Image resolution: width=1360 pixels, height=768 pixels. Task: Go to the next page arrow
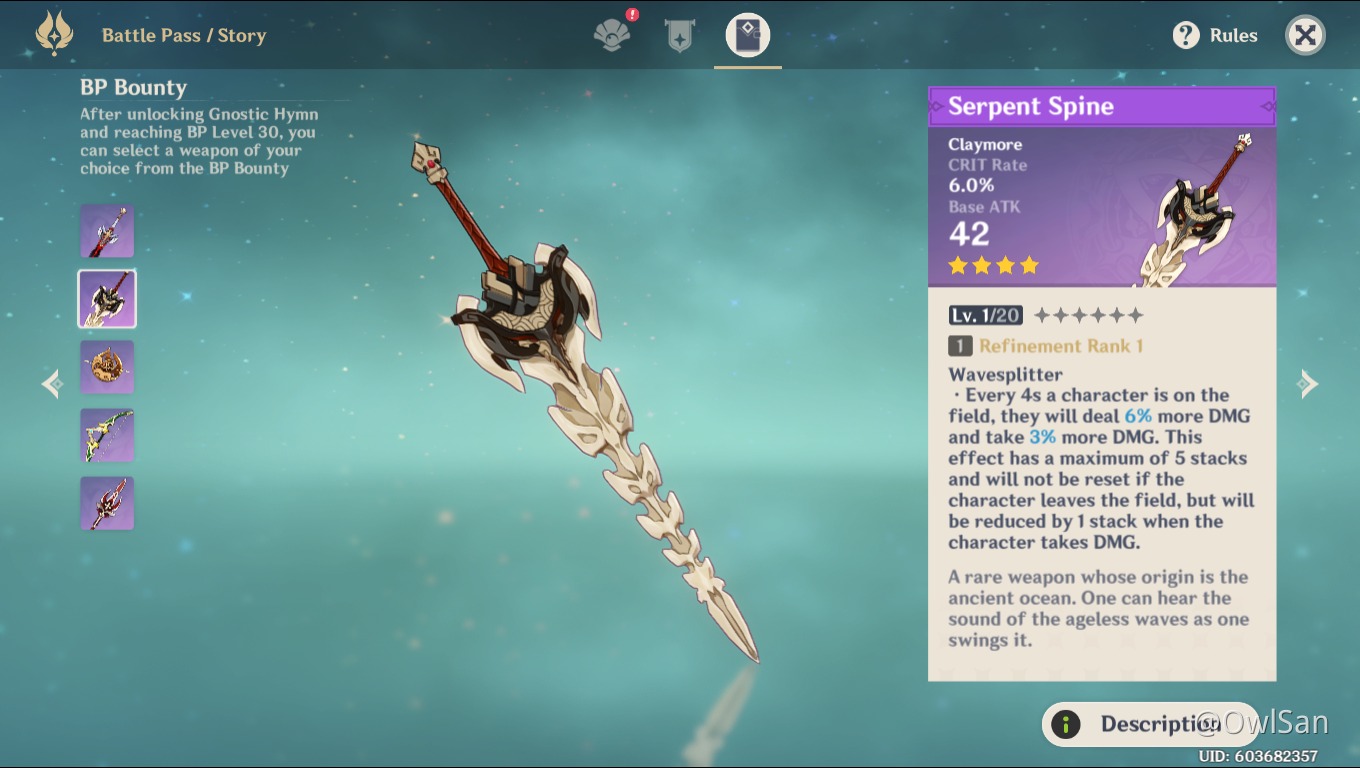coord(1307,384)
